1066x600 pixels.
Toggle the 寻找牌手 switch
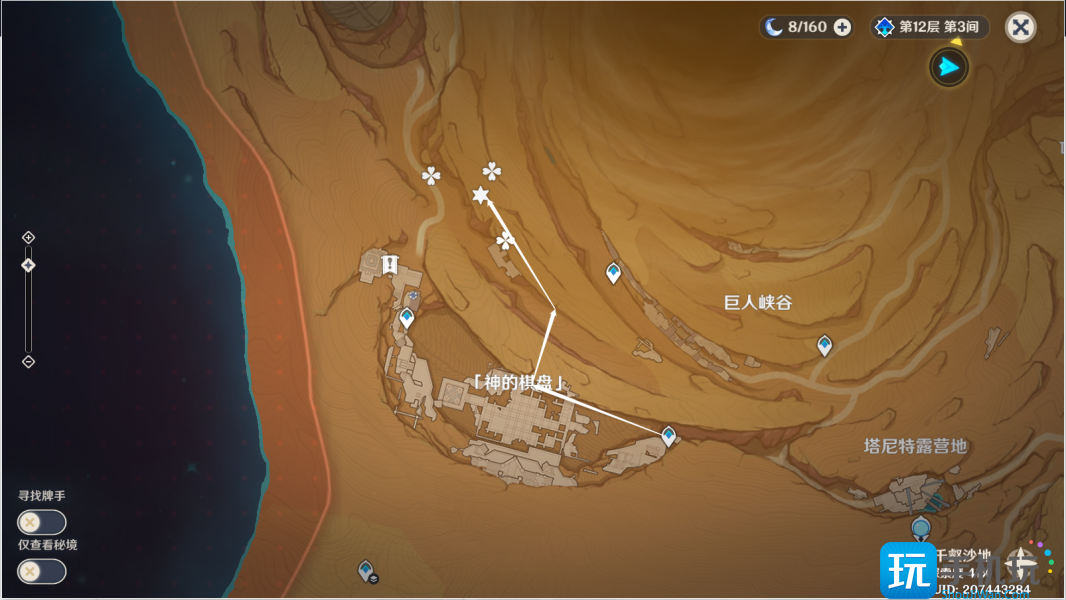41,522
